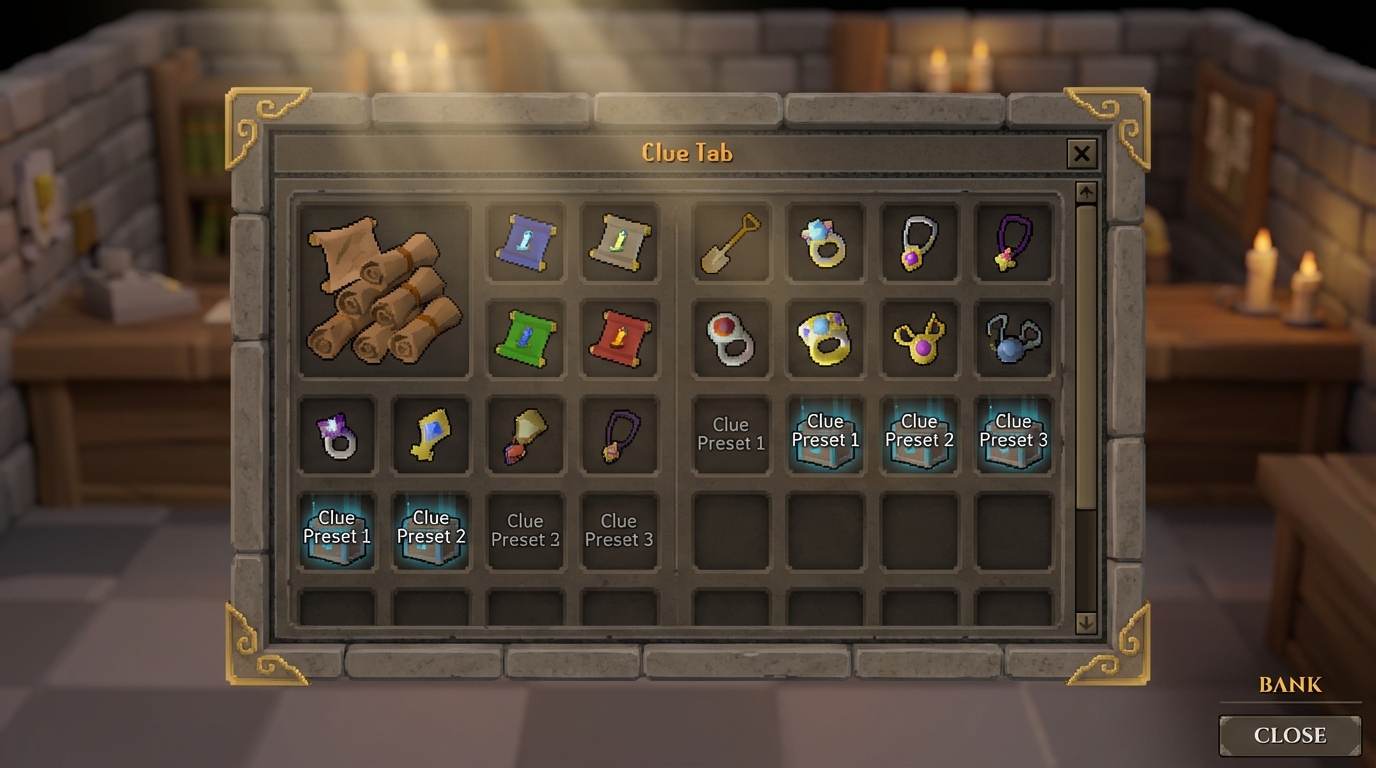Activate Clue Preset 3 chest in right section
The image size is (1376, 768).
tap(1013, 434)
